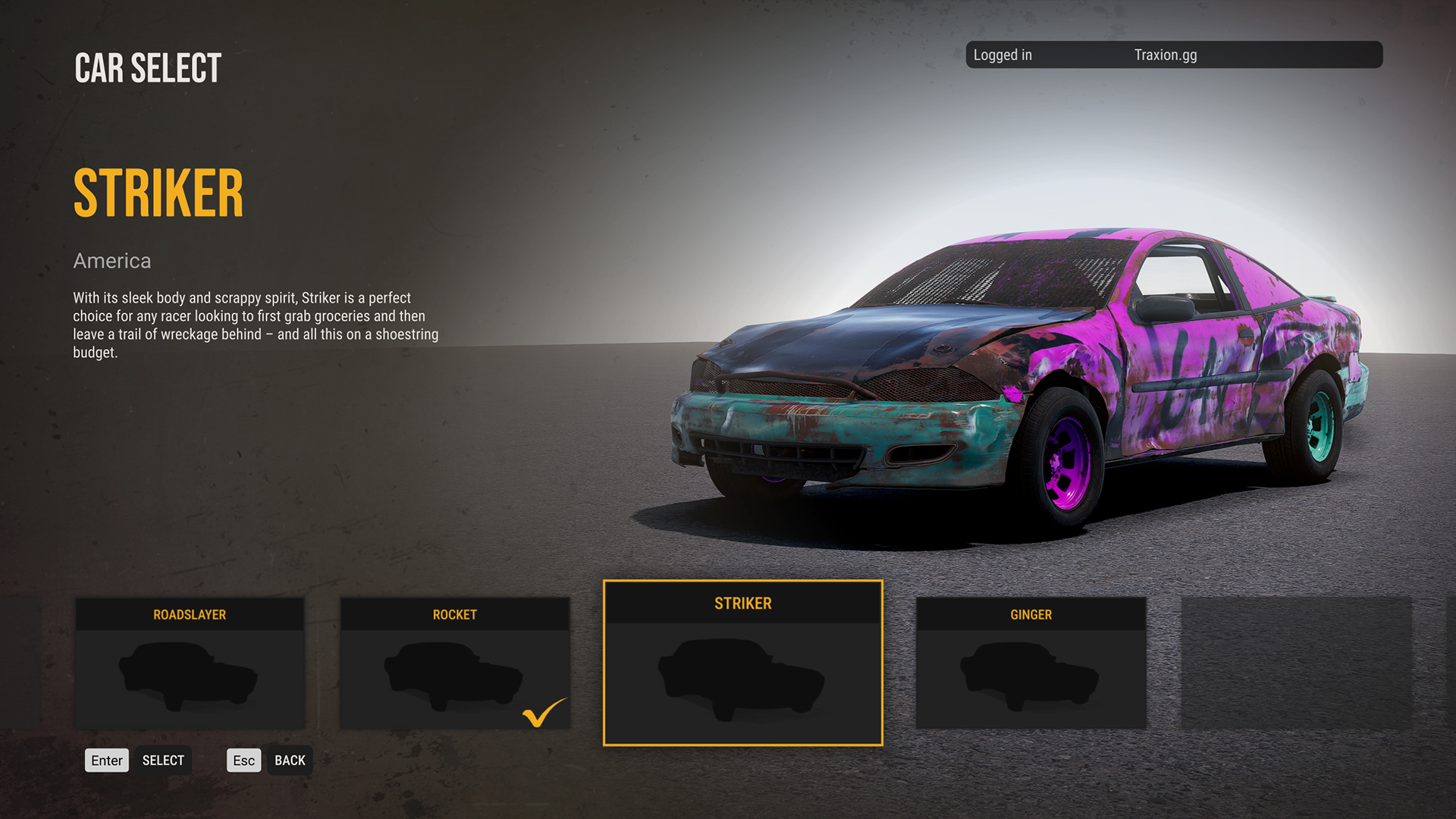The width and height of the screenshot is (1456, 819).
Task: Select the Ginger car silhouette
Action: [1031, 675]
